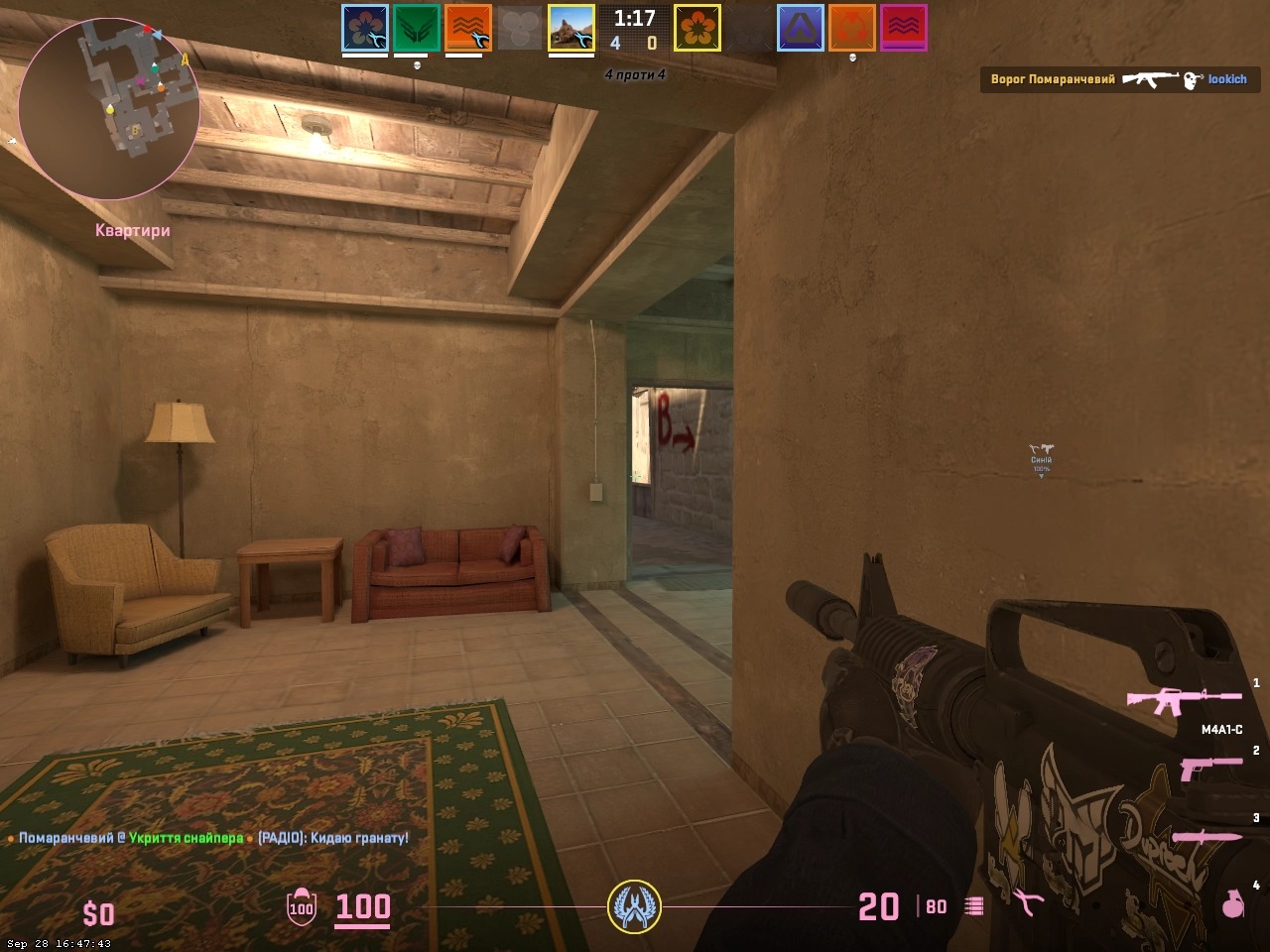The height and width of the screenshot is (952, 1270).
Task: Select the grenade in inventory slot 4
Action: point(1232,905)
